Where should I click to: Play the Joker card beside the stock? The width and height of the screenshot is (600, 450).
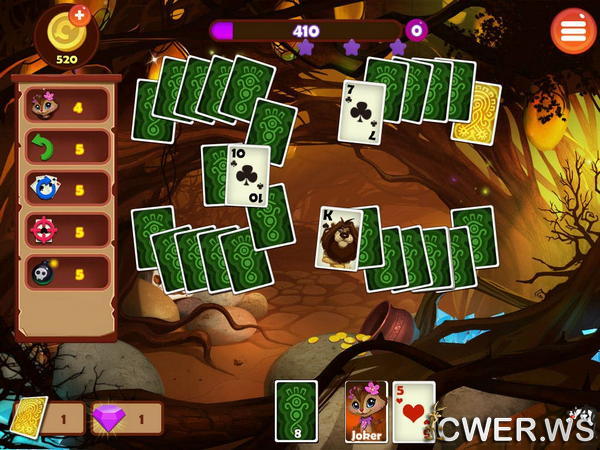pyautogui.click(x=366, y=410)
